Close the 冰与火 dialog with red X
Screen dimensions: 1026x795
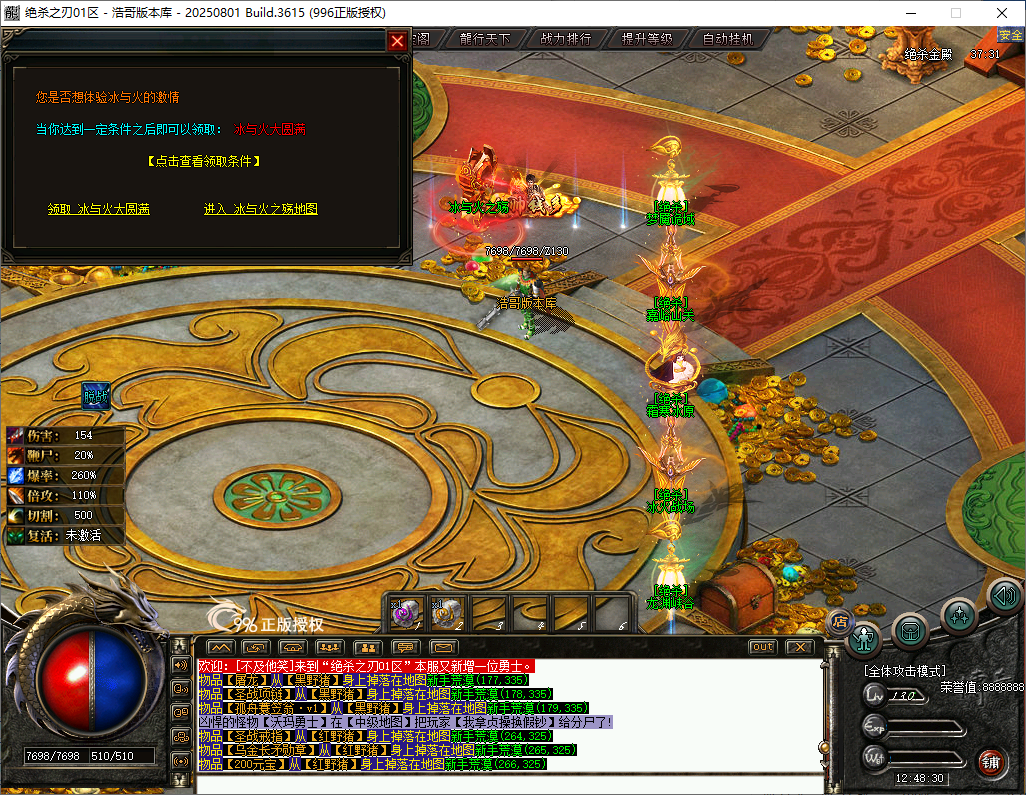pos(397,41)
